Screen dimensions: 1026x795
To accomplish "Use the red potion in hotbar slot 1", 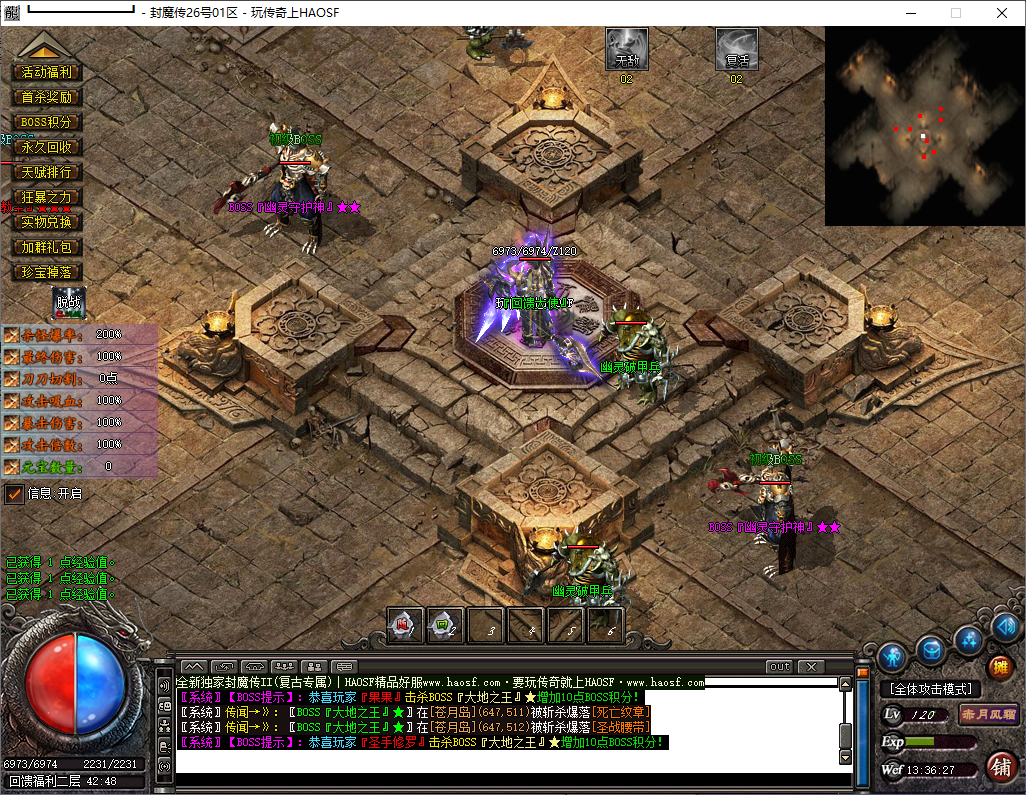I will (405, 626).
